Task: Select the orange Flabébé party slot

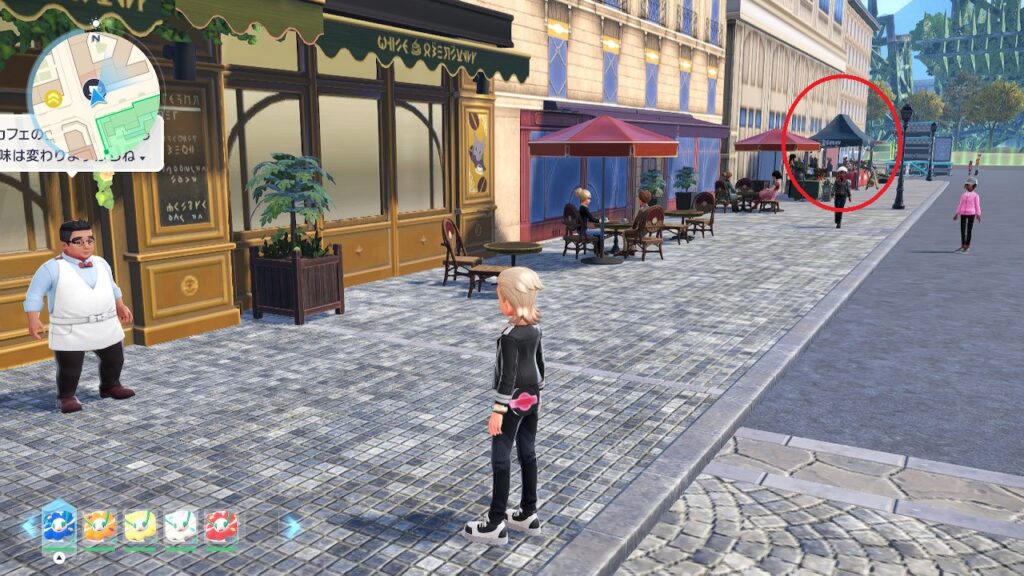Action: pos(99,526)
